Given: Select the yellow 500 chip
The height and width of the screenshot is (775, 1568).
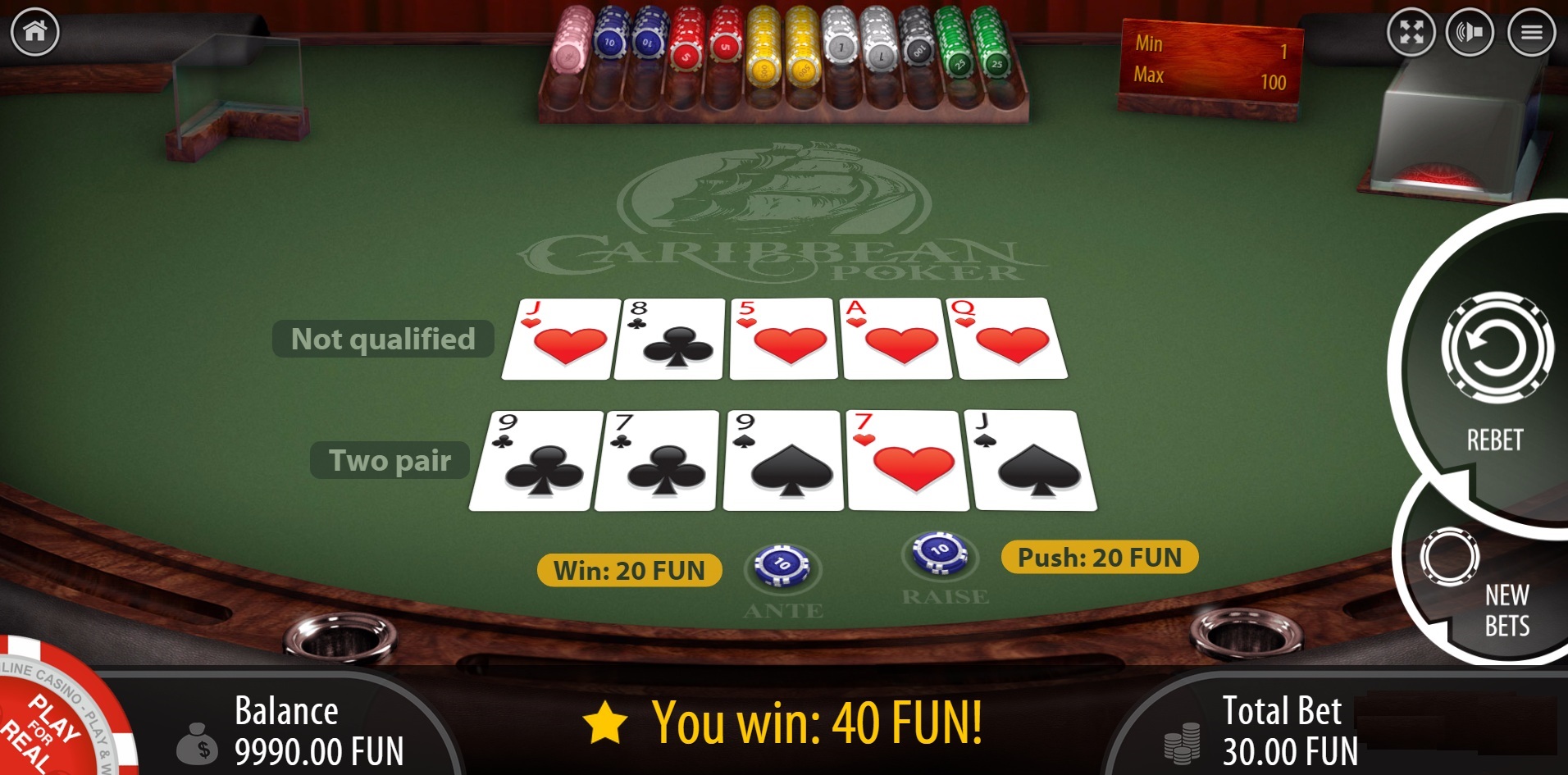Looking at the screenshot, I should (765, 57).
